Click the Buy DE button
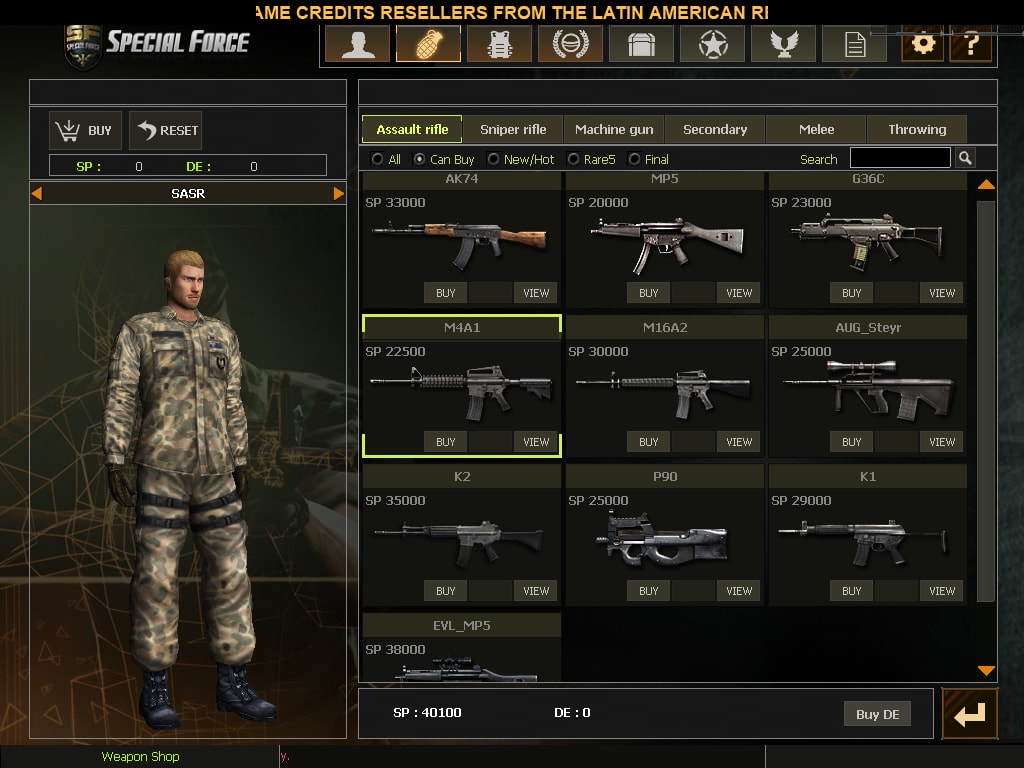The height and width of the screenshot is (768, 1024). 877,714
